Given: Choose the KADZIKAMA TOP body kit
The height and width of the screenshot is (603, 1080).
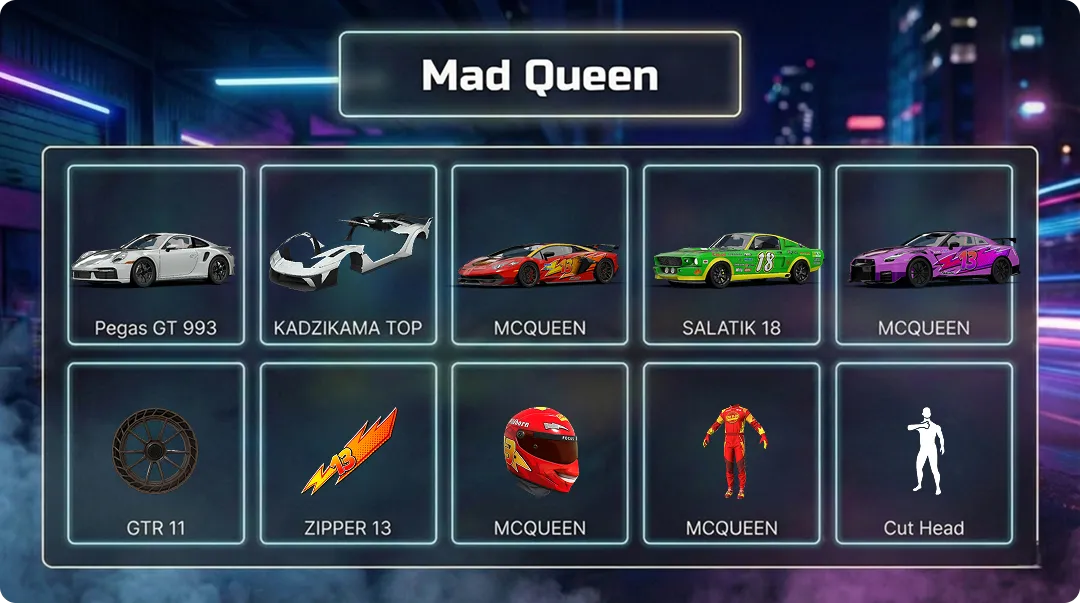Looking at the screenshot, I should (x=348, y=255).
